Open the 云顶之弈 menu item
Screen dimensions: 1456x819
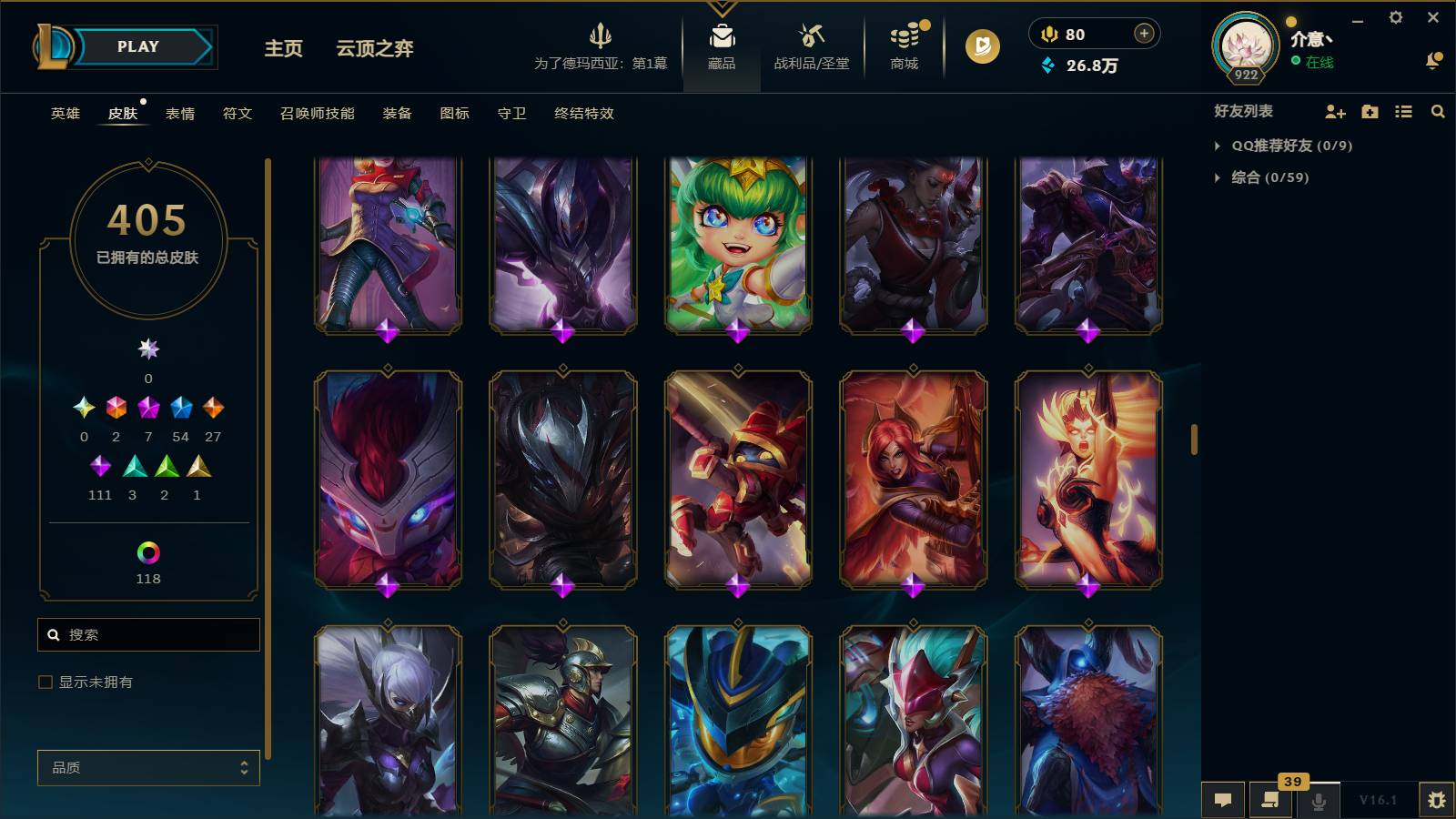[375, 49]
